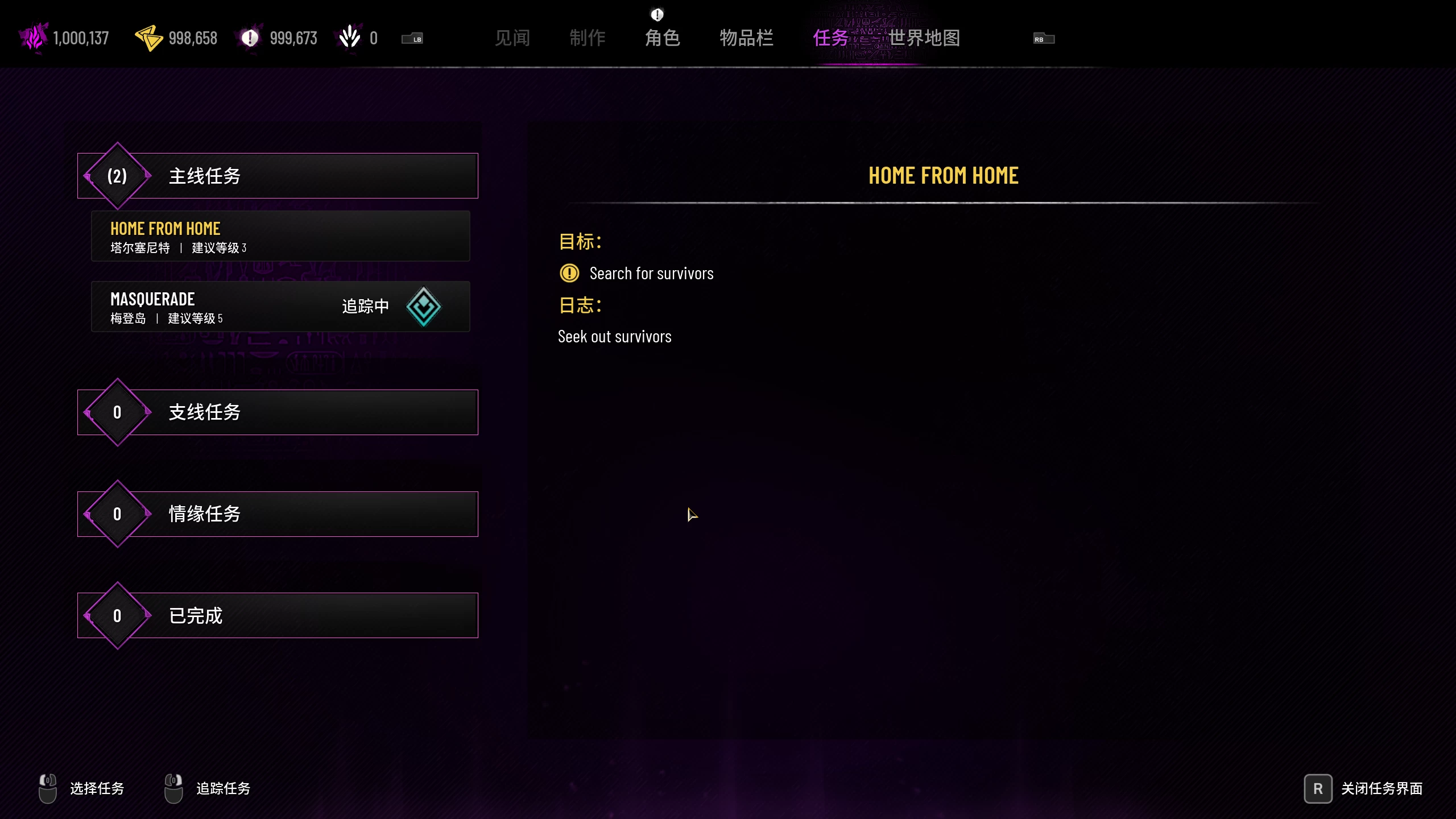Screen dimensions: 1456x819
Task: Click the purple cash currency icon
Action: (x=32, y=38)
